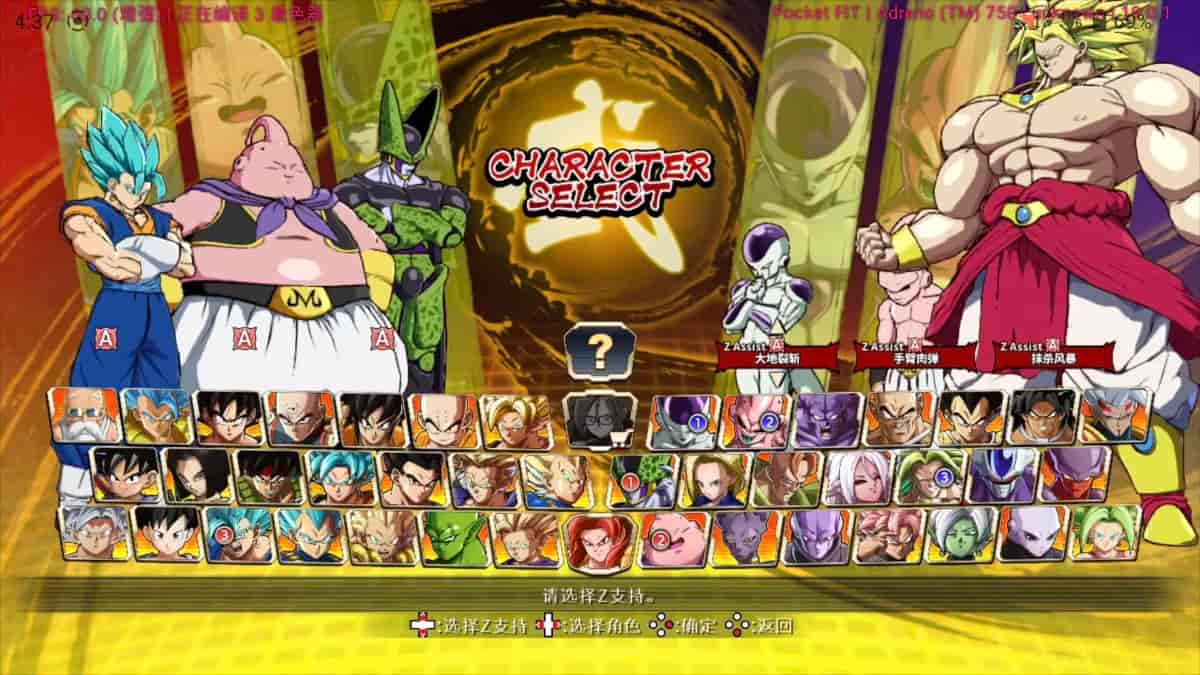Choose Captain Ginyu's portrait
Image resolution: width=1200 pixels, height=675 pixels.
point(829,420)
